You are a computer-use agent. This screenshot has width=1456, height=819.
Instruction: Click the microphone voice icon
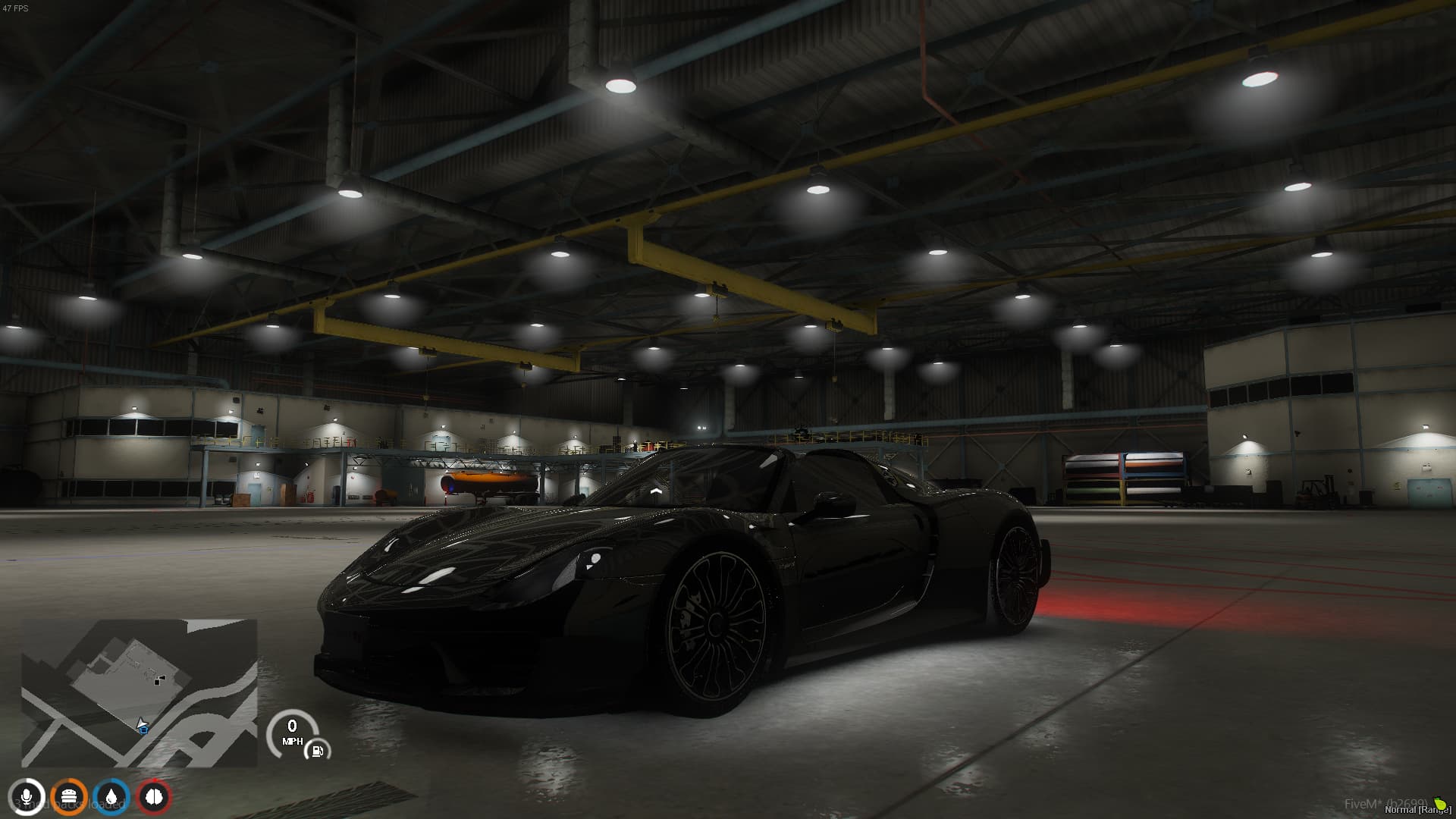tap(27, 797)
